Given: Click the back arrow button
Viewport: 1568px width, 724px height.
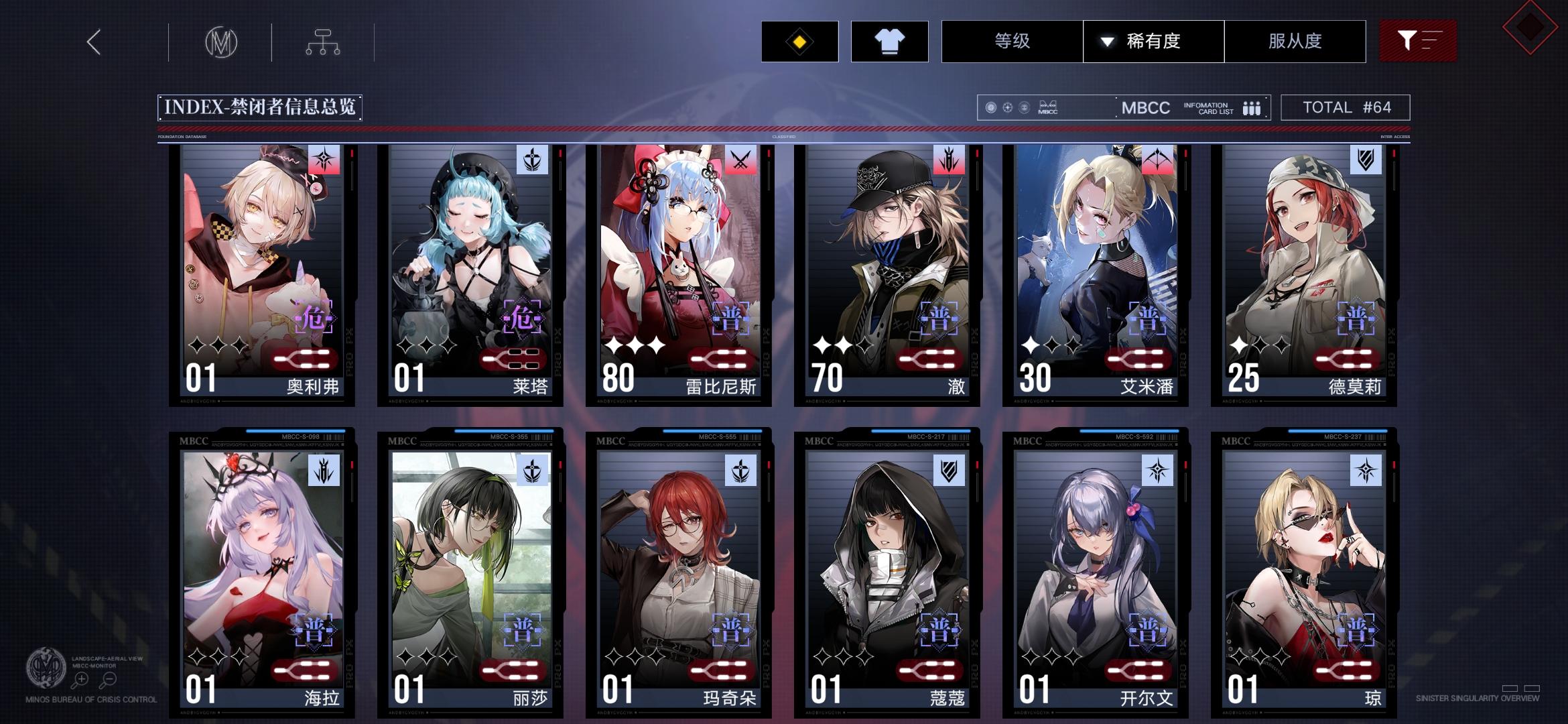Looking at the screenshot, I should (x=93, y=42).
